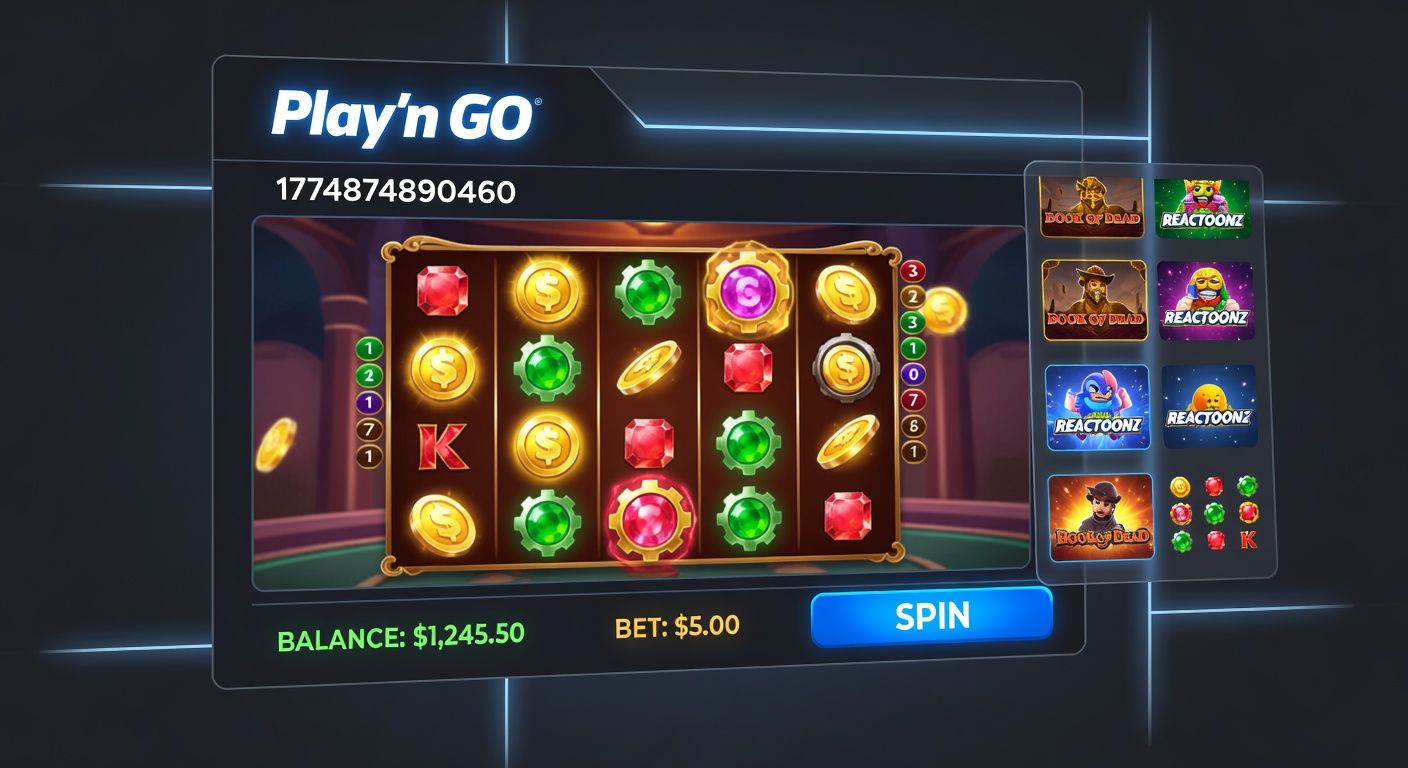Expand the payline 8 marker on the right
This screenshot has width=1408, height=768.
click(913, 426)
